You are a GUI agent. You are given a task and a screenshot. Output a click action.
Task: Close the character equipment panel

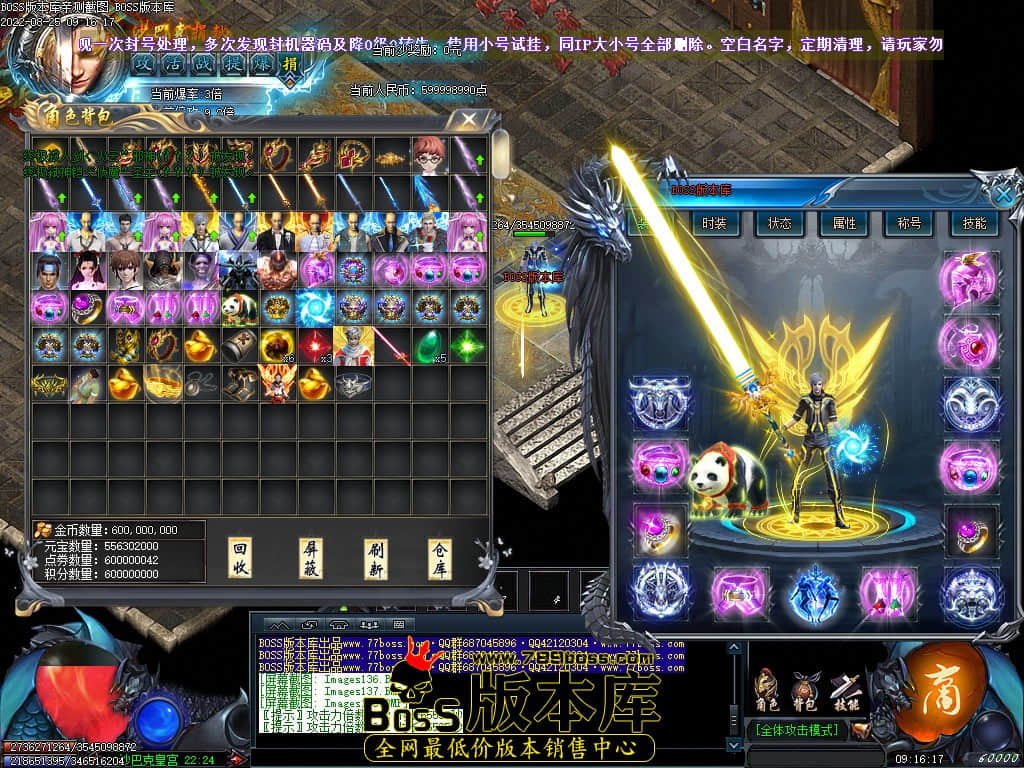(x=1003, y=192)
